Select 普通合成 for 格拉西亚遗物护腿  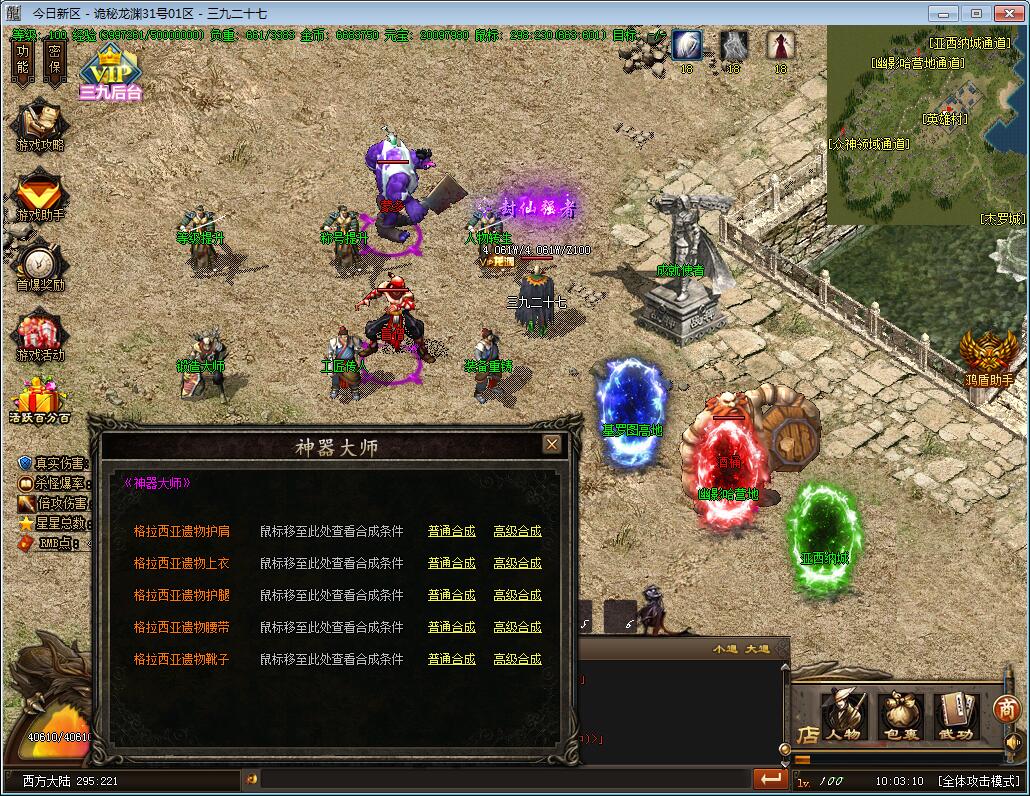pyautogui.click(x=451, y=595)
